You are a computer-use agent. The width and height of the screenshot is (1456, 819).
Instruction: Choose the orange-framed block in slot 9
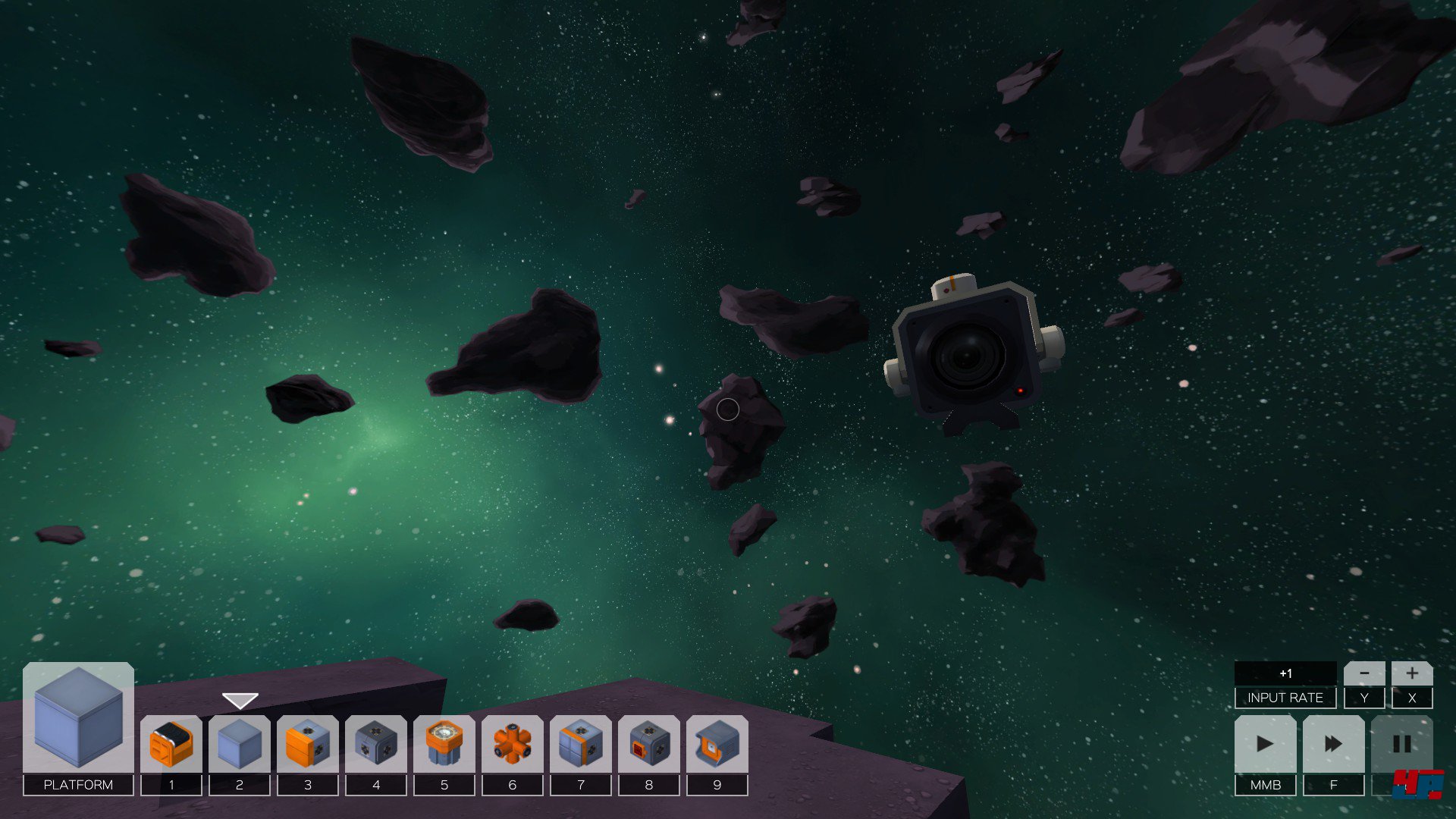717,744
